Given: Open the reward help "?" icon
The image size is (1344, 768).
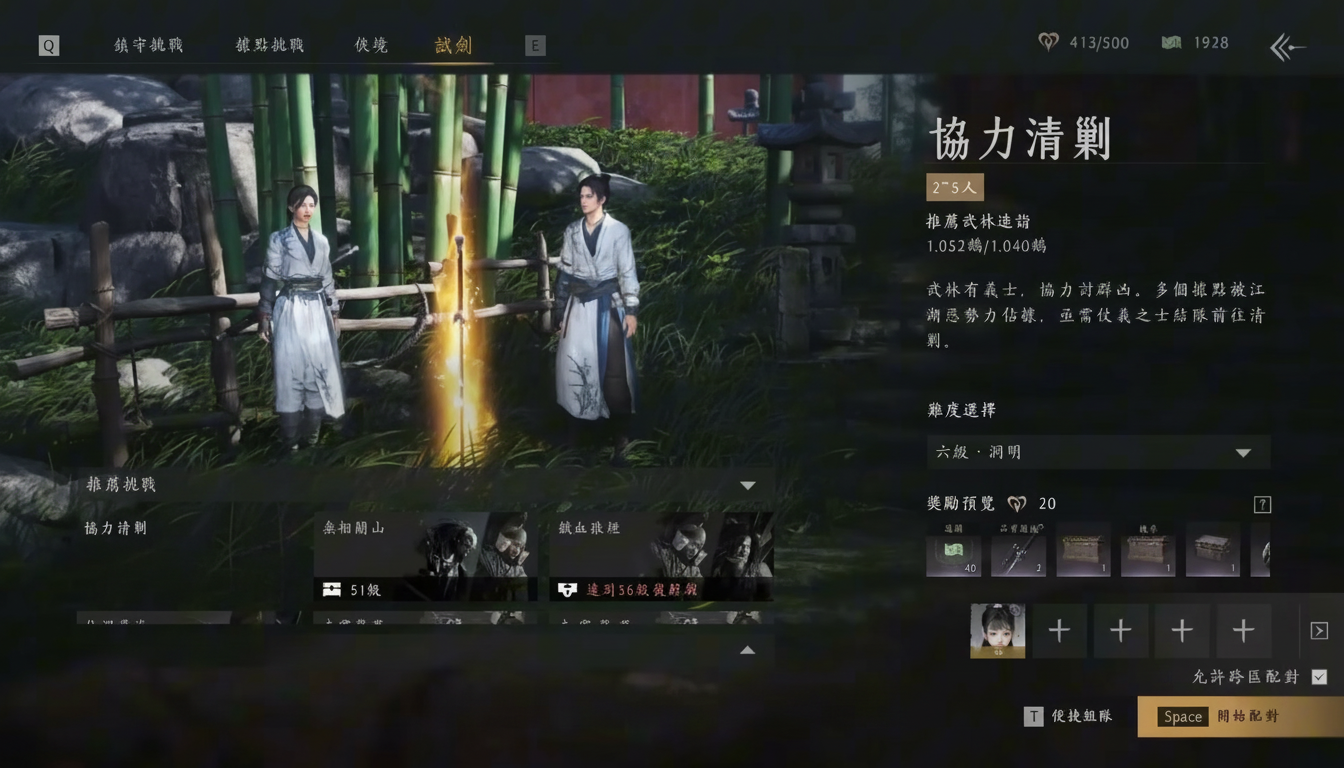Looking at the screenshot, I should pos(1262,505).
